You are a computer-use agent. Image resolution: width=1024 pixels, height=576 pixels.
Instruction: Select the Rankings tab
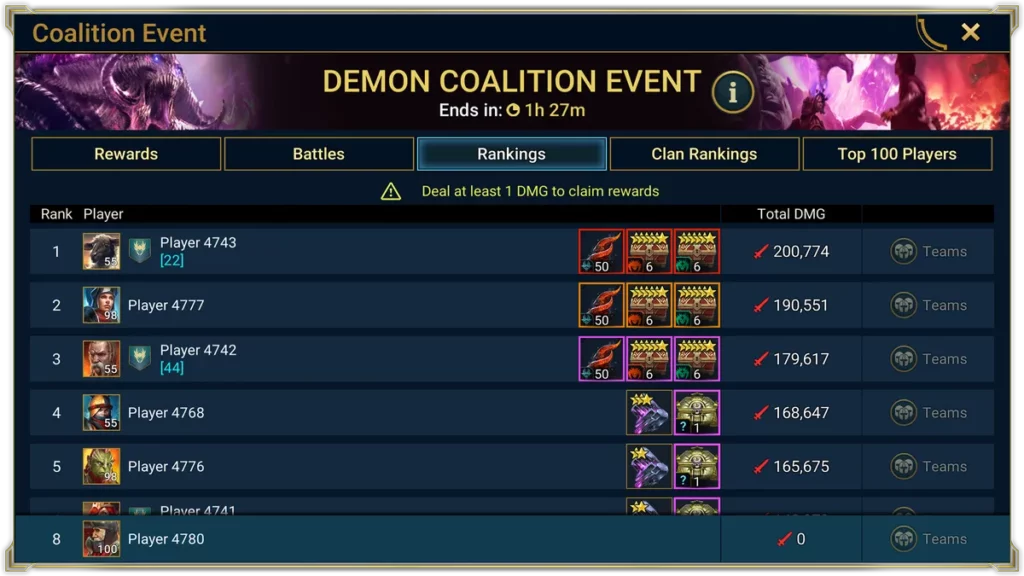511,154
